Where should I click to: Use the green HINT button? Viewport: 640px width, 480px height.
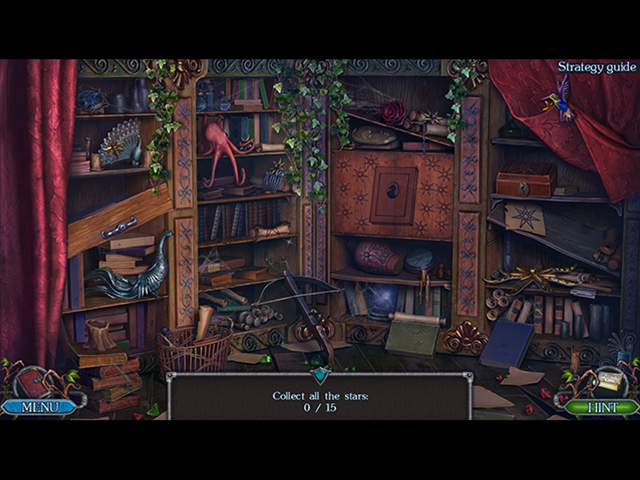[601, 407]
